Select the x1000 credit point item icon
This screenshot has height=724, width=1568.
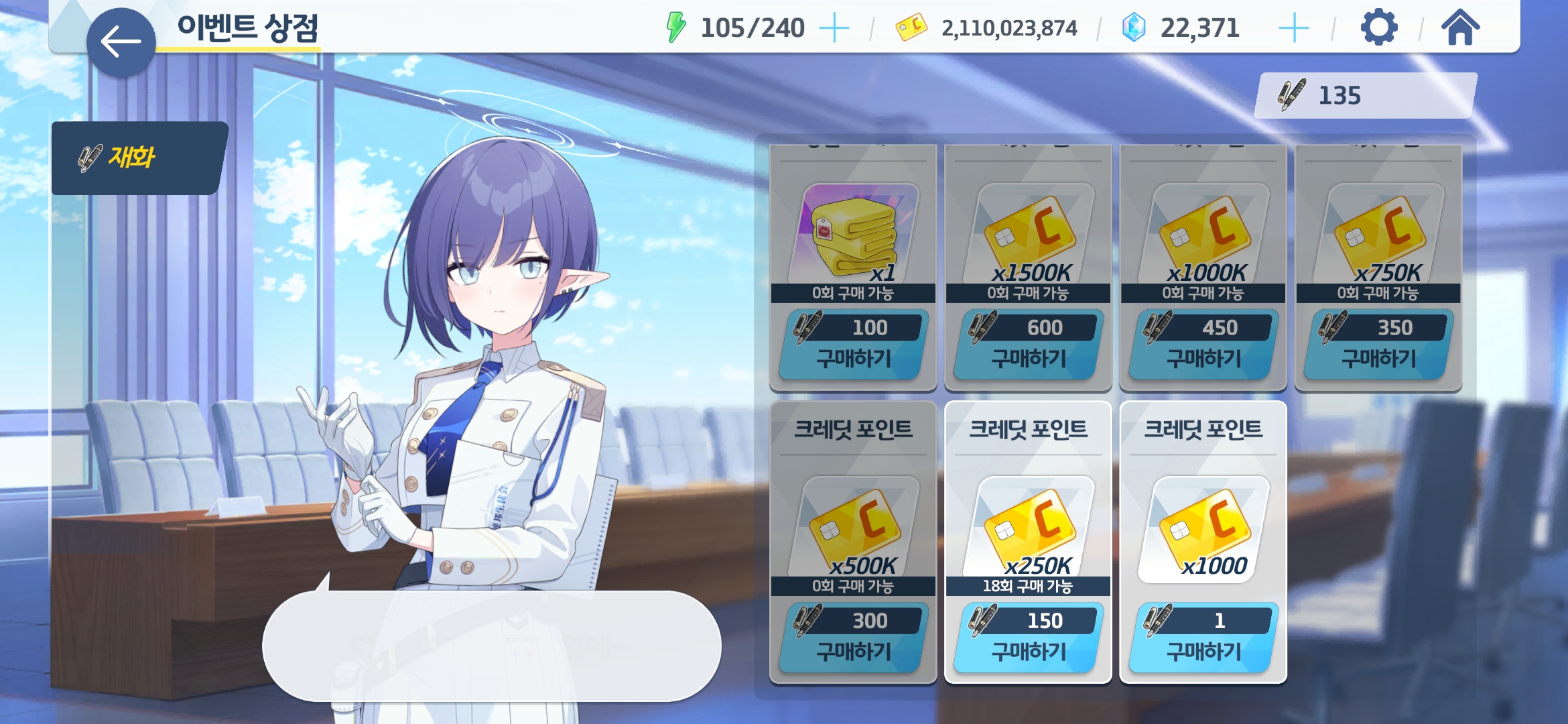(1203, 526)
